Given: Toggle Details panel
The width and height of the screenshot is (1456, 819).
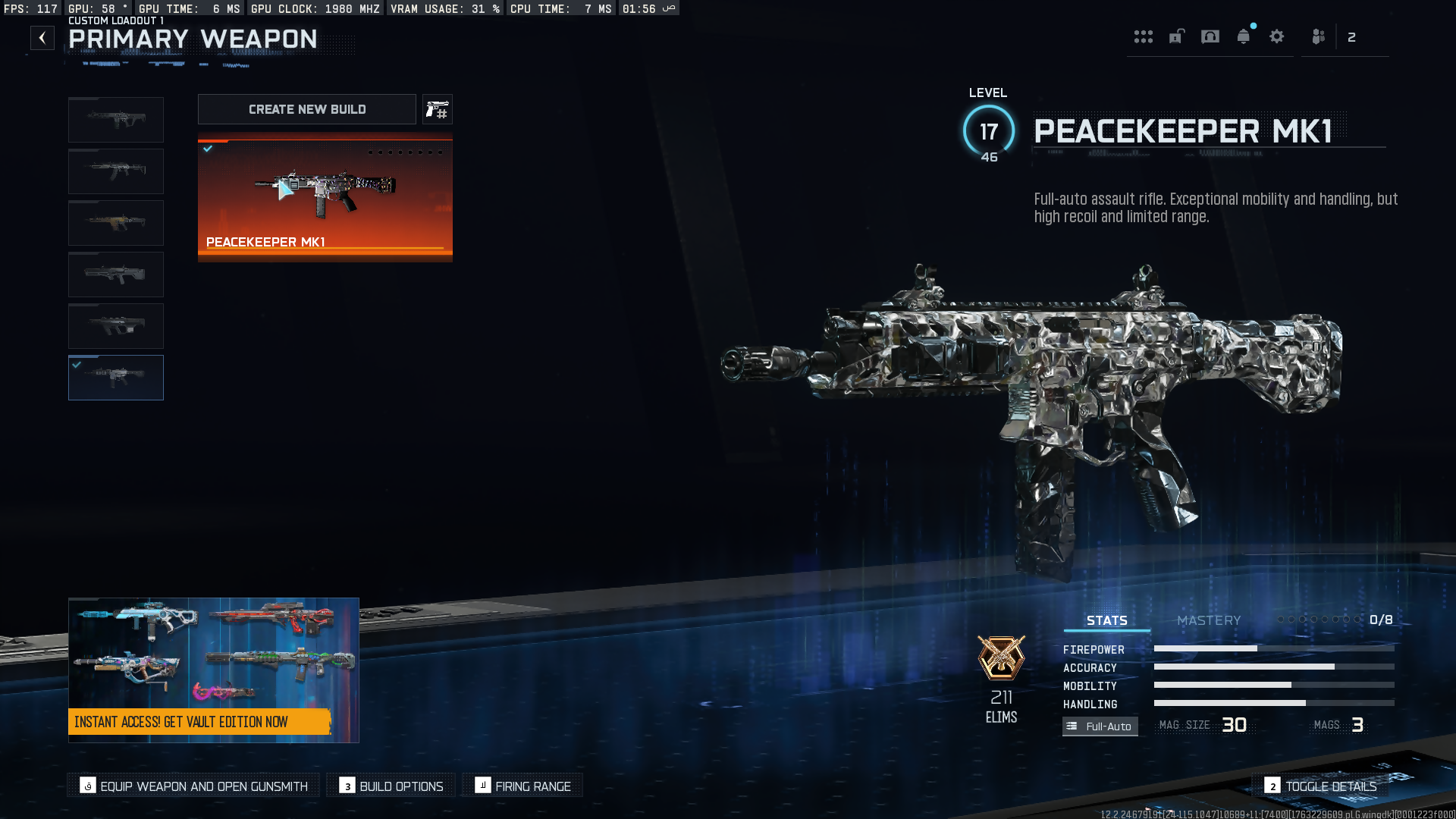Looking at the screenshot, I should (x=1320, y=786).
